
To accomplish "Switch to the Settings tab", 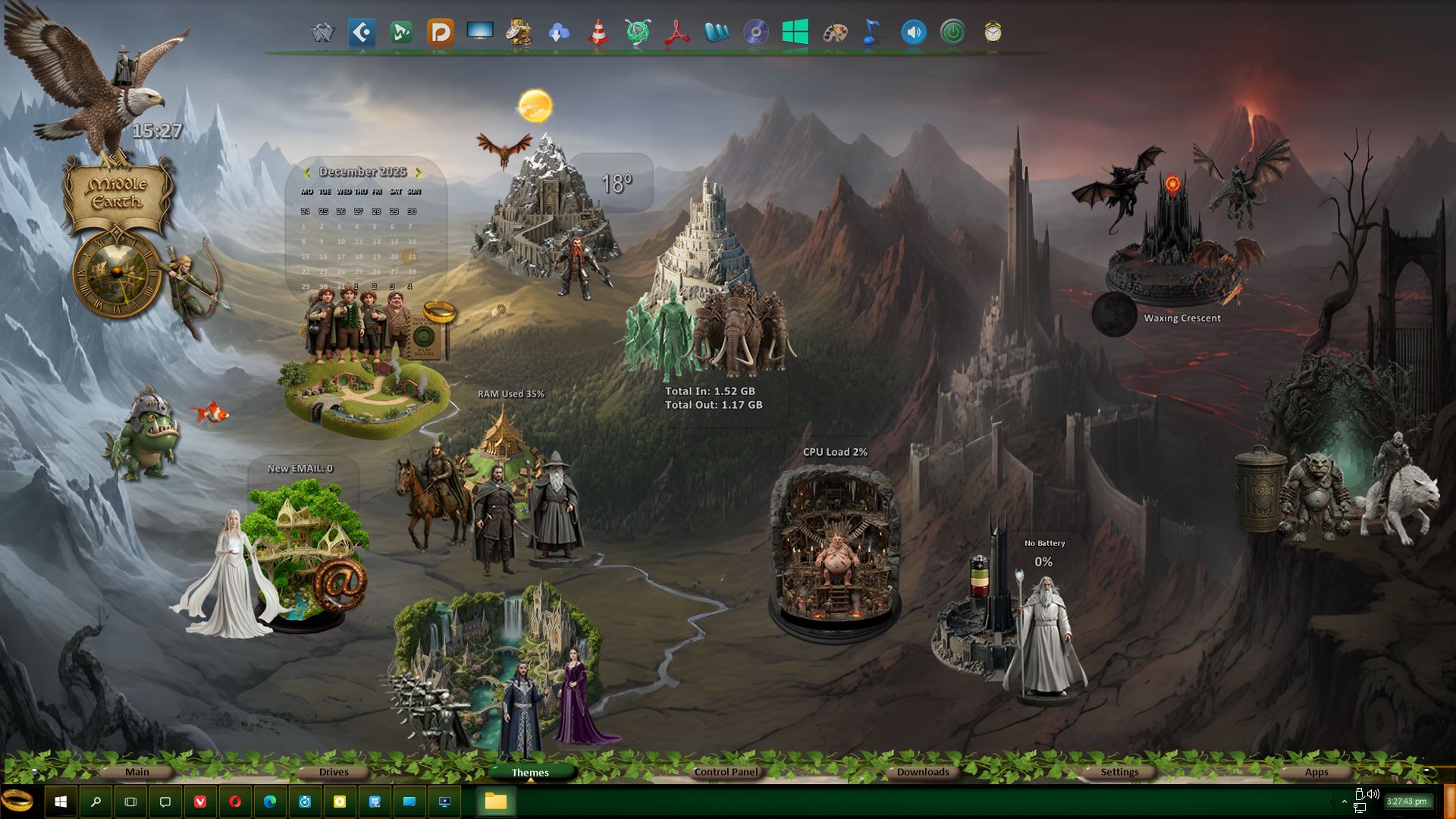I will tap(1119, 772).
